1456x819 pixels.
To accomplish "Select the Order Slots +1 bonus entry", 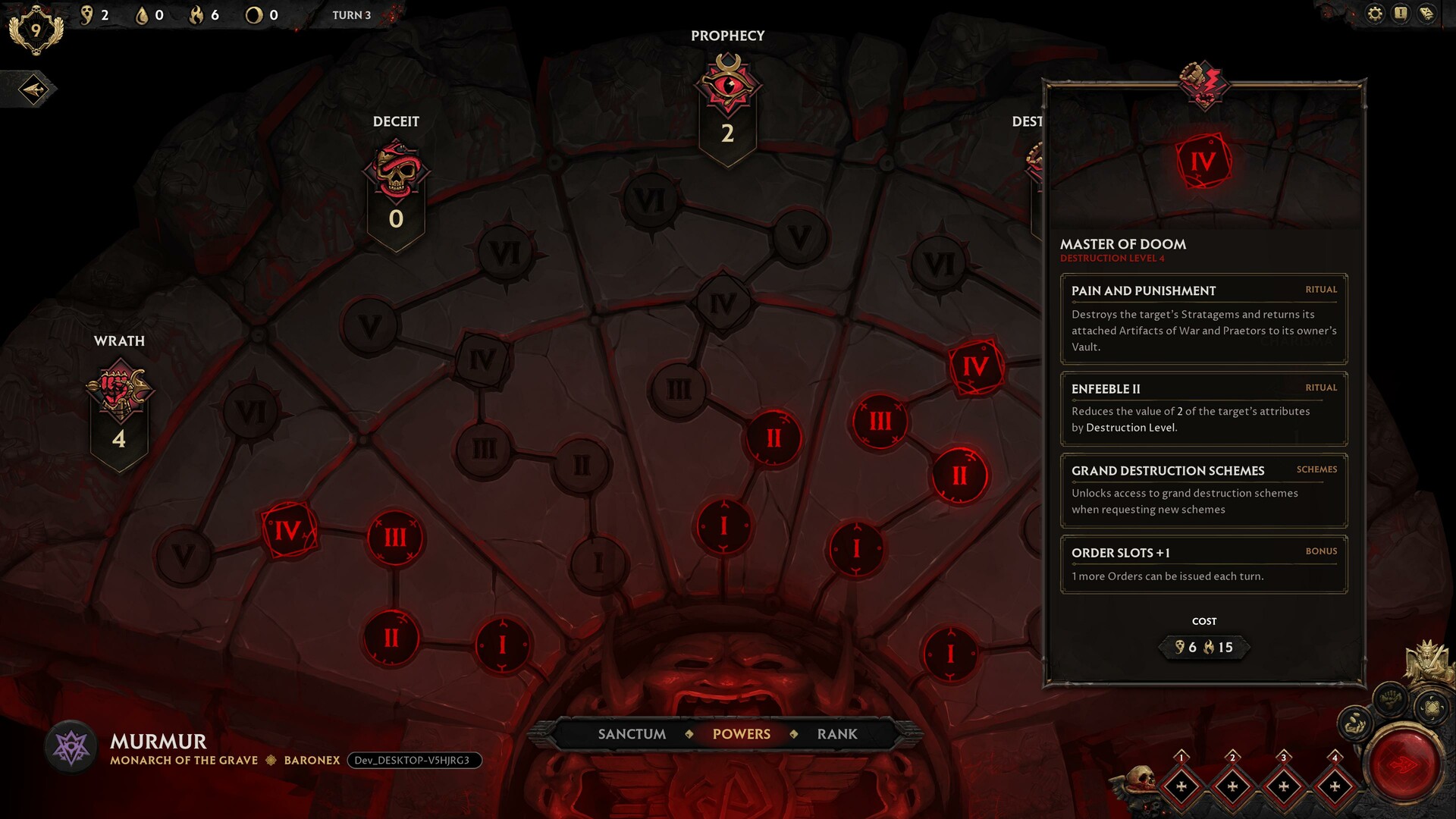I will click(x=1203, y=564).
